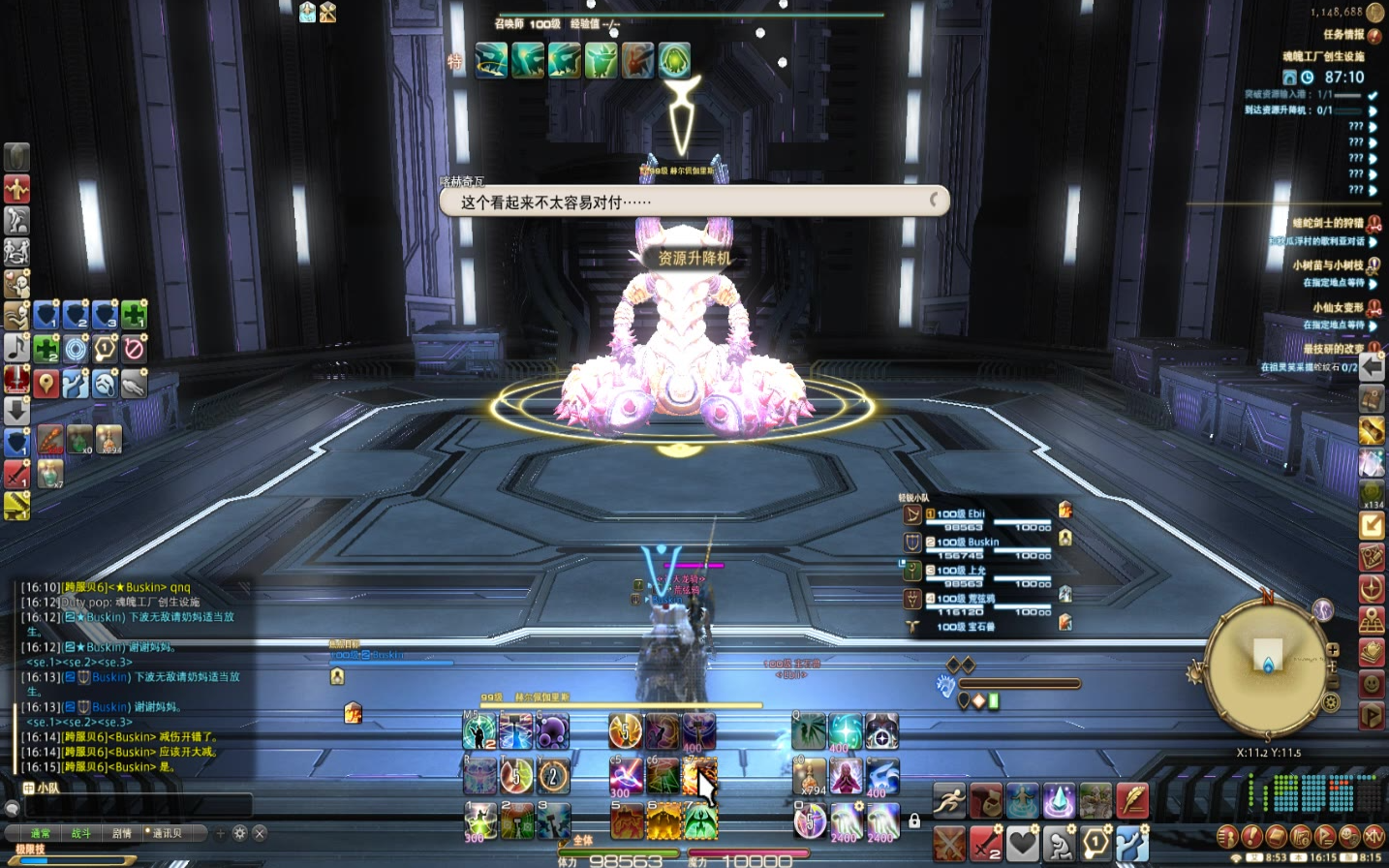Open the 通讯贝 chat tab
This screenshot has width=1389, height=868.
(x=166, y=833)
